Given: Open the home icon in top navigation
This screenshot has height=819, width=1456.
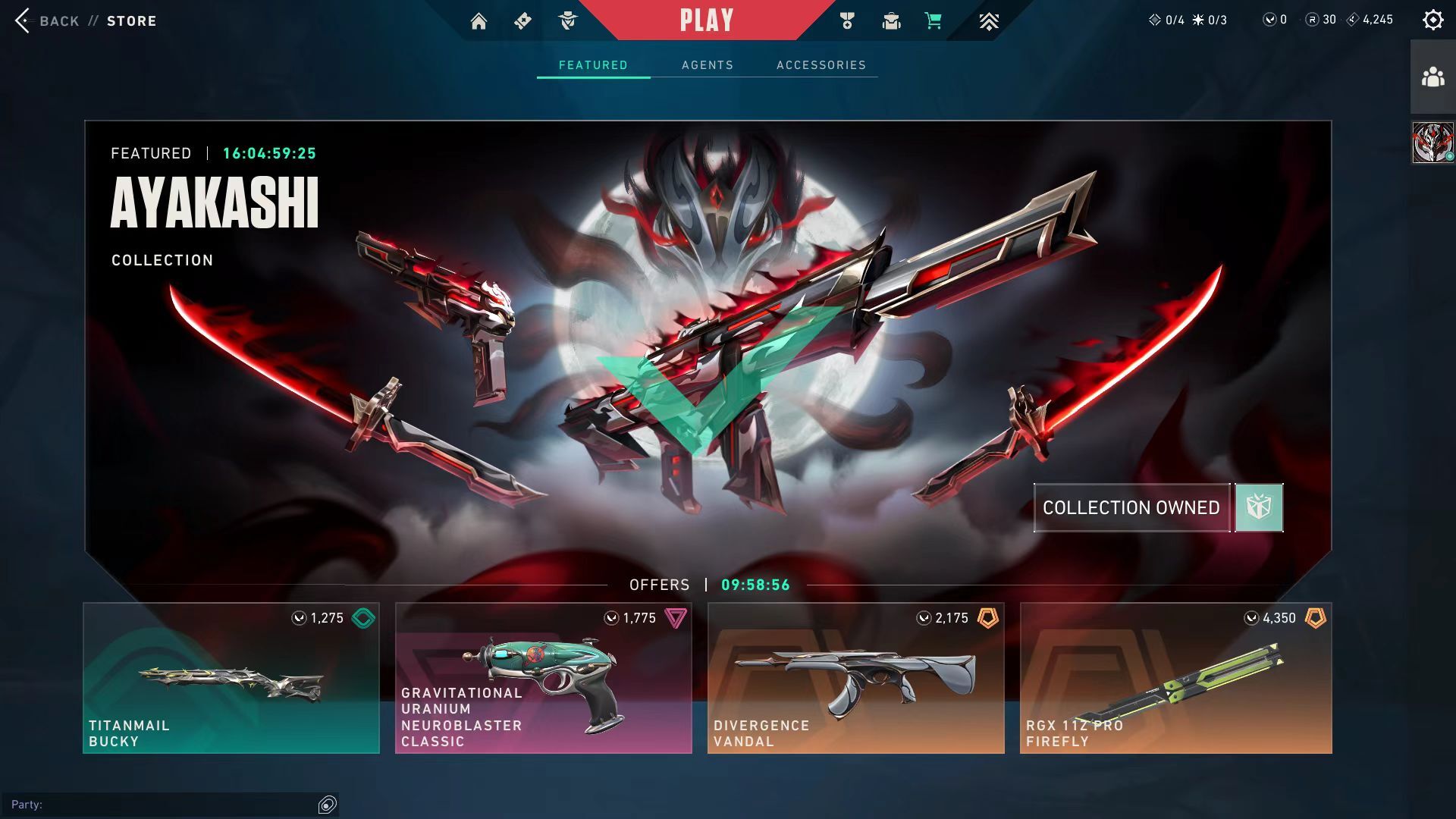Looking at the screenshot, I should [479, 21].
